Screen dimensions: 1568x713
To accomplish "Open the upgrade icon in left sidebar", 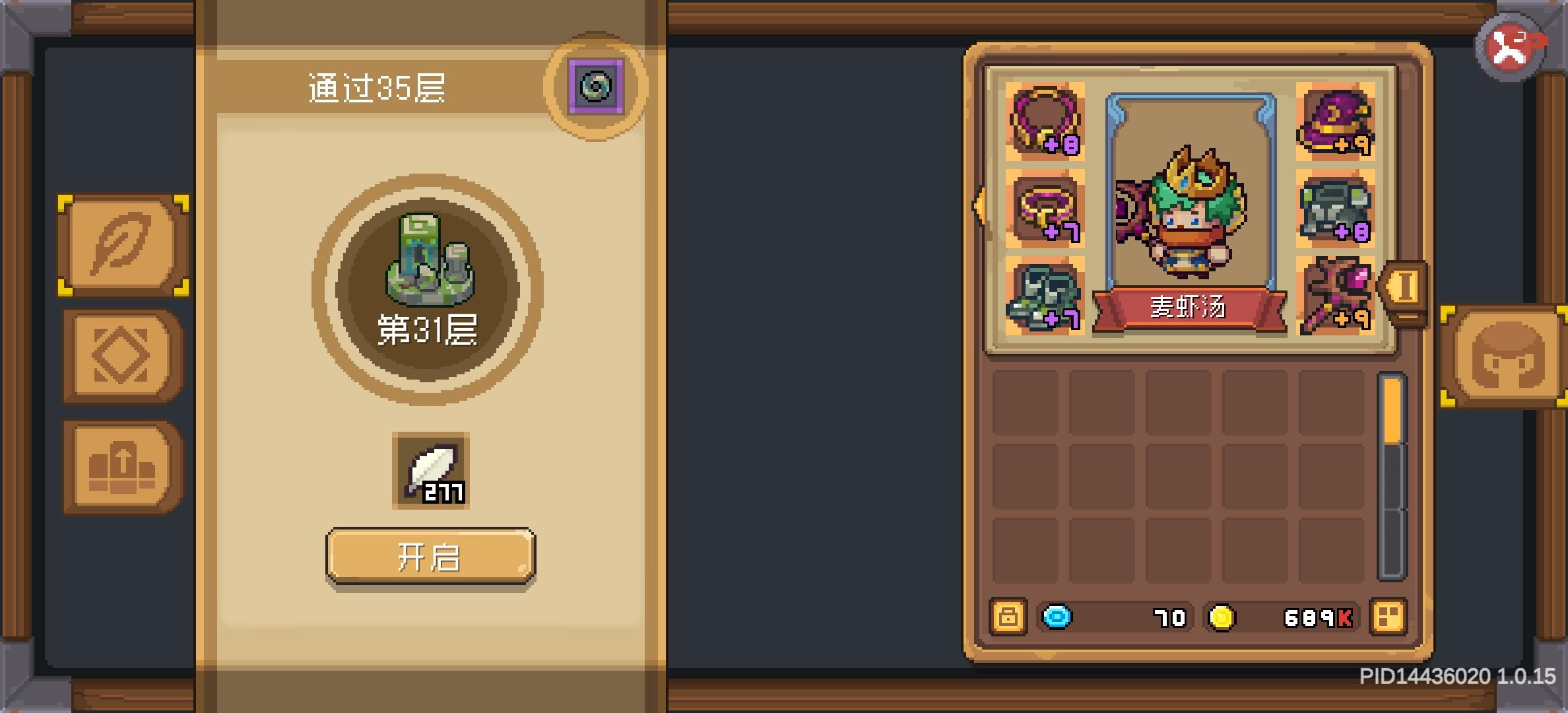I will pyautogui.click(x=115, y=464).
